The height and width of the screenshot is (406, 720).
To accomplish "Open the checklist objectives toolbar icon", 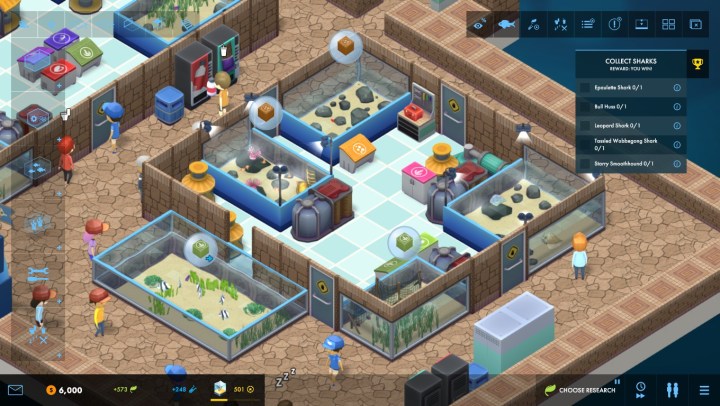I will point(588,24).
